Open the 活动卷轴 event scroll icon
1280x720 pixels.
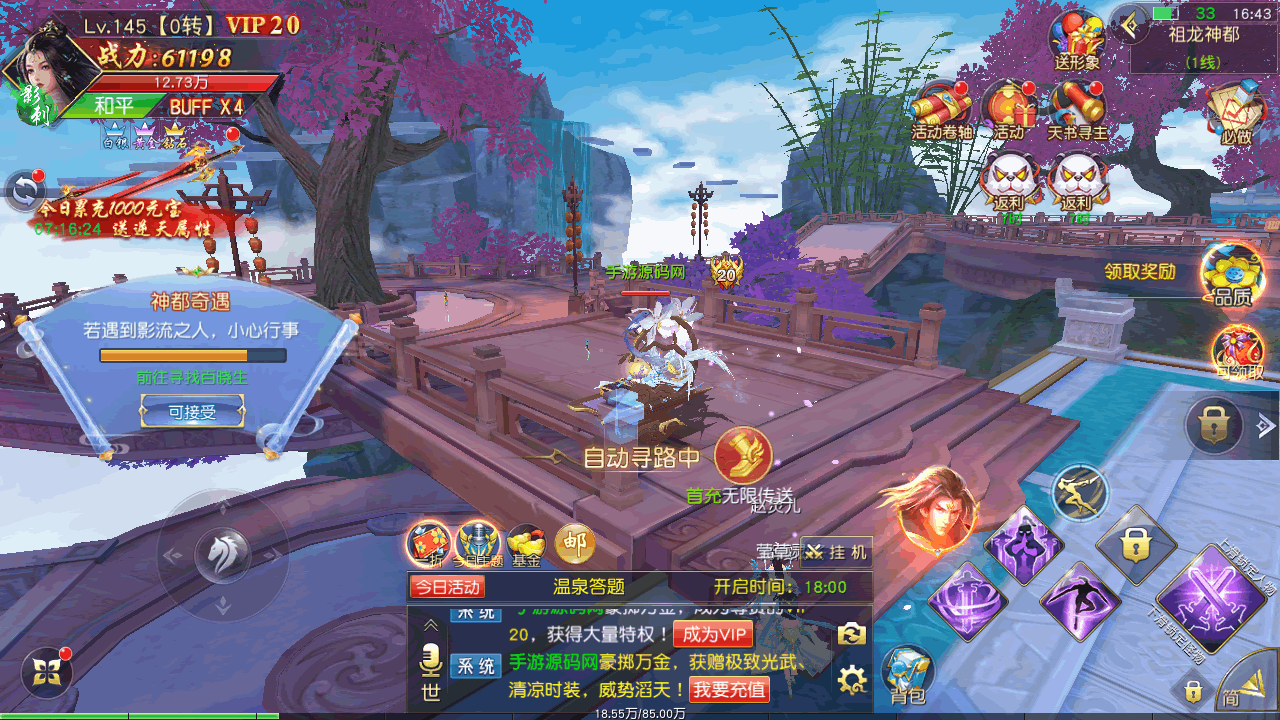[941, 110]
